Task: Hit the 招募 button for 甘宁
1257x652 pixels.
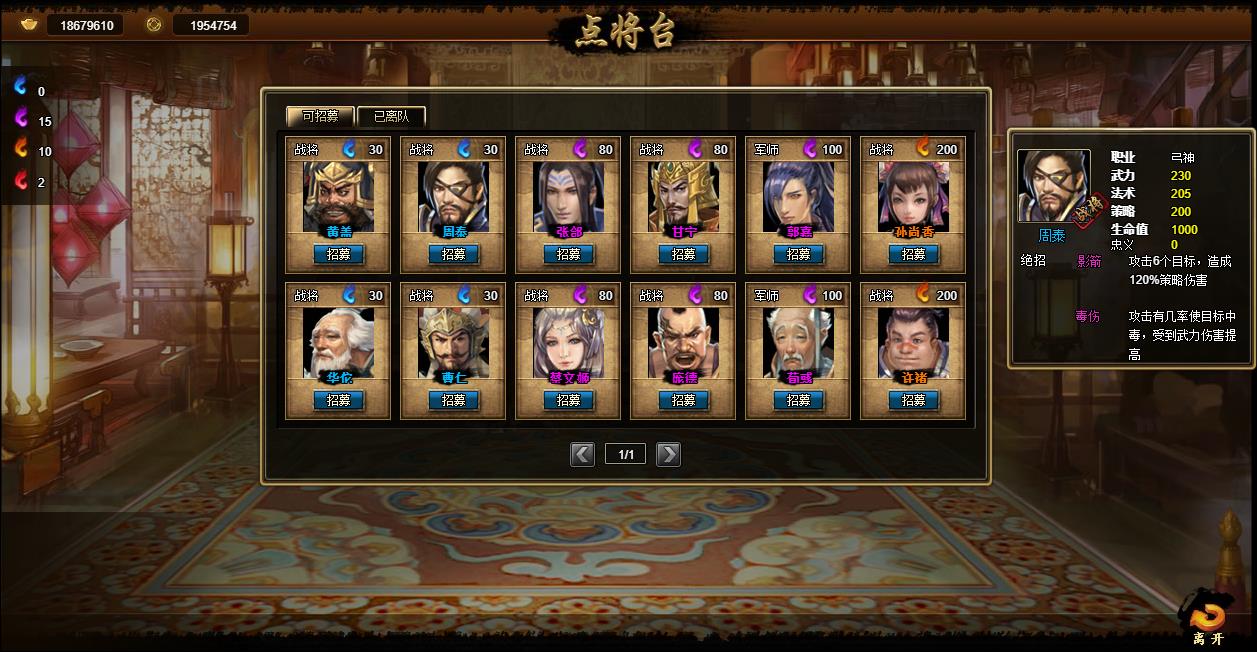Action: (x=683, y=254)
